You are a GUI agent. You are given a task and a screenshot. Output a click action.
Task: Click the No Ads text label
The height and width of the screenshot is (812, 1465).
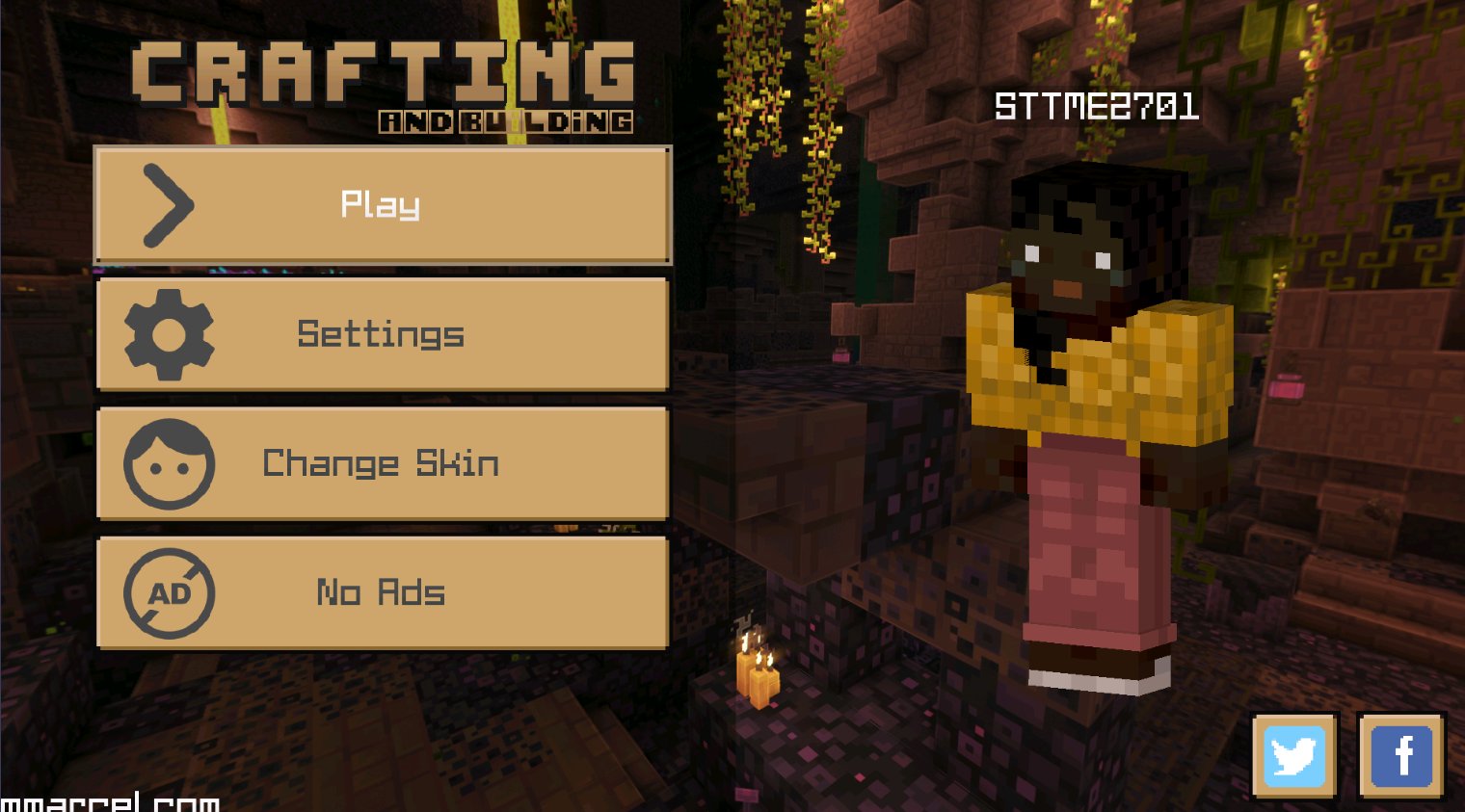pyautogui.click(x=380, y=593)
